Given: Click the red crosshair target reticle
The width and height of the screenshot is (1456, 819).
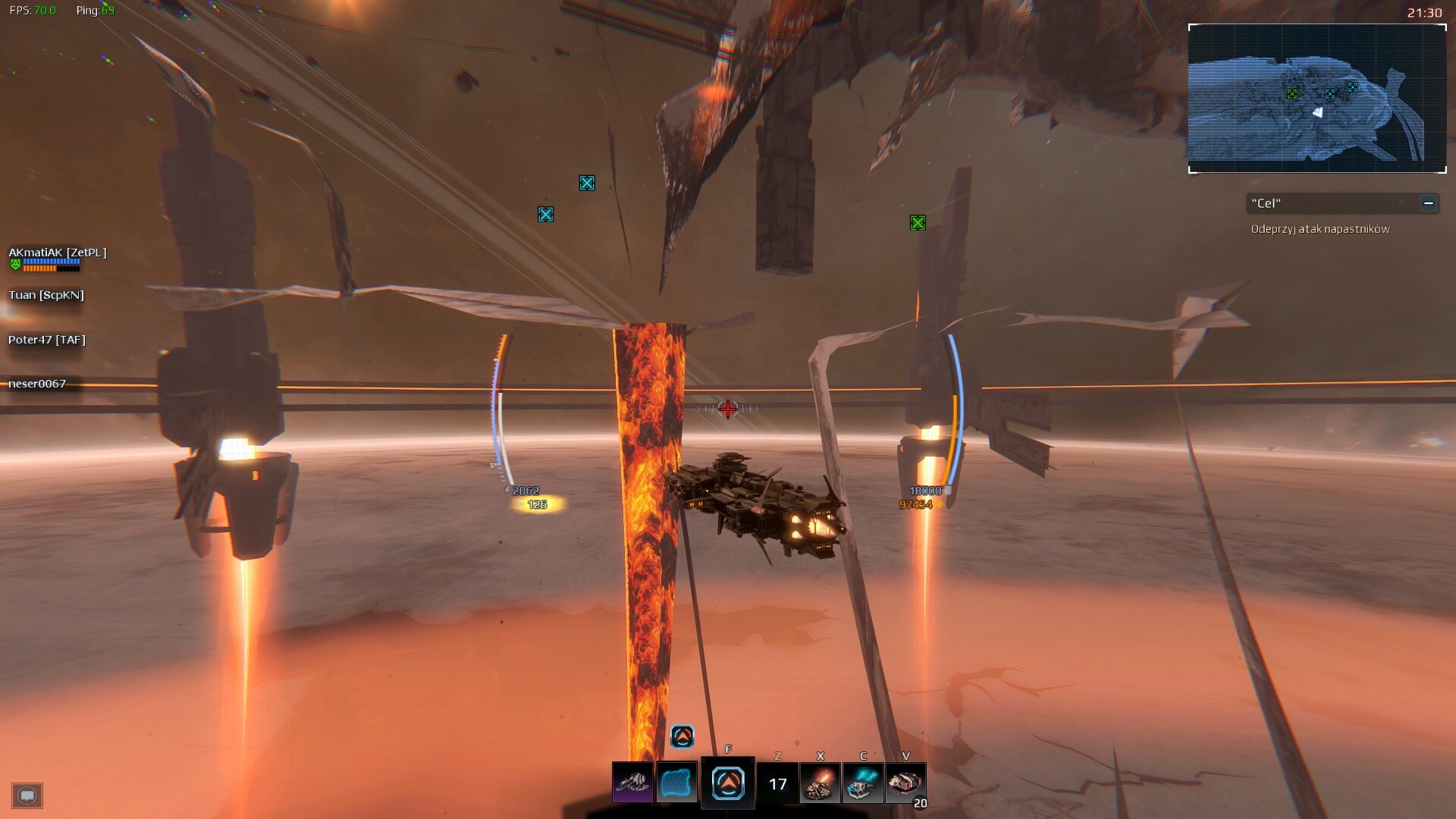Looking at the screenshot, I should 727,409.
